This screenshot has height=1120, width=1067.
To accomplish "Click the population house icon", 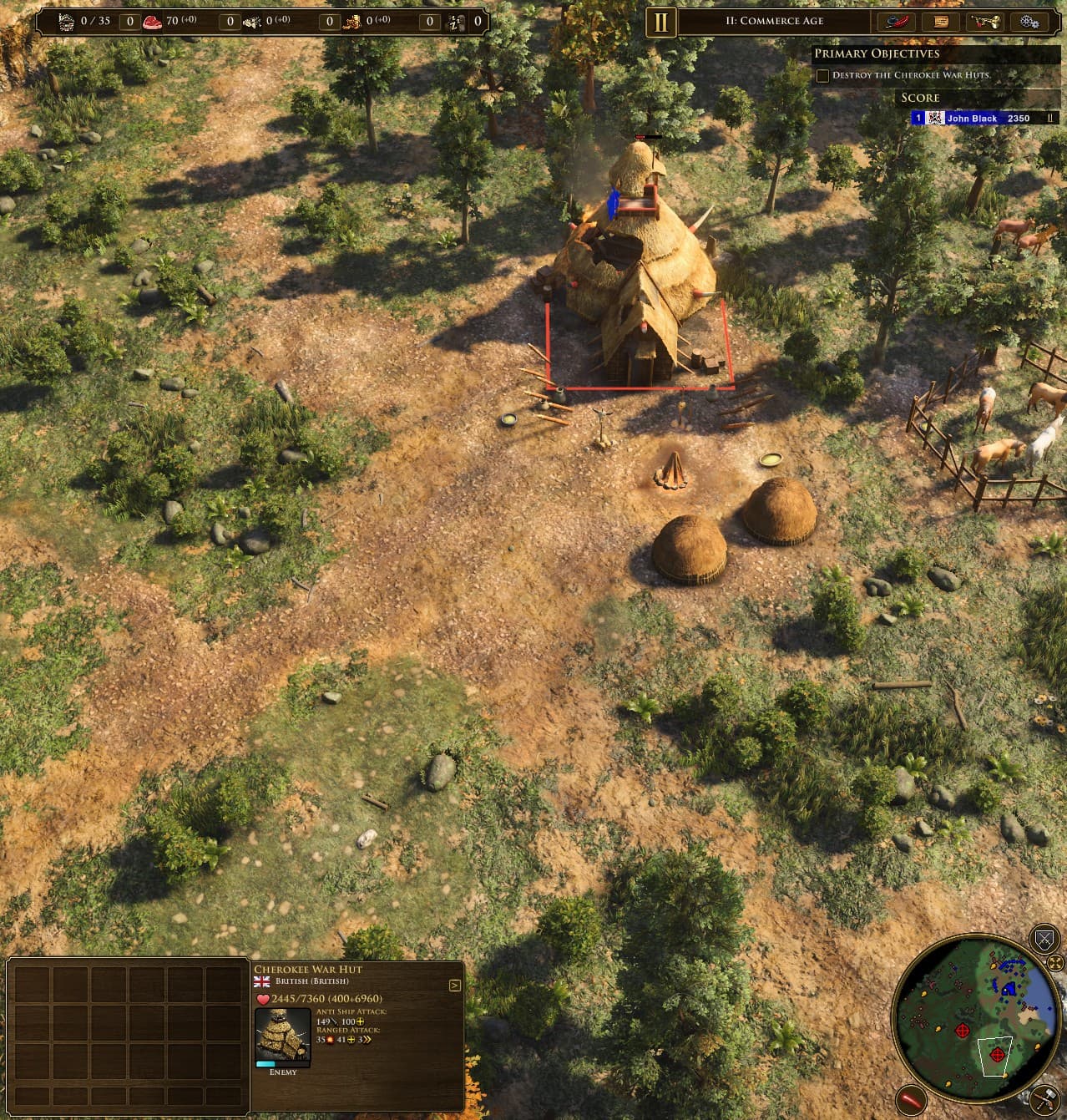I will point(67,22).
